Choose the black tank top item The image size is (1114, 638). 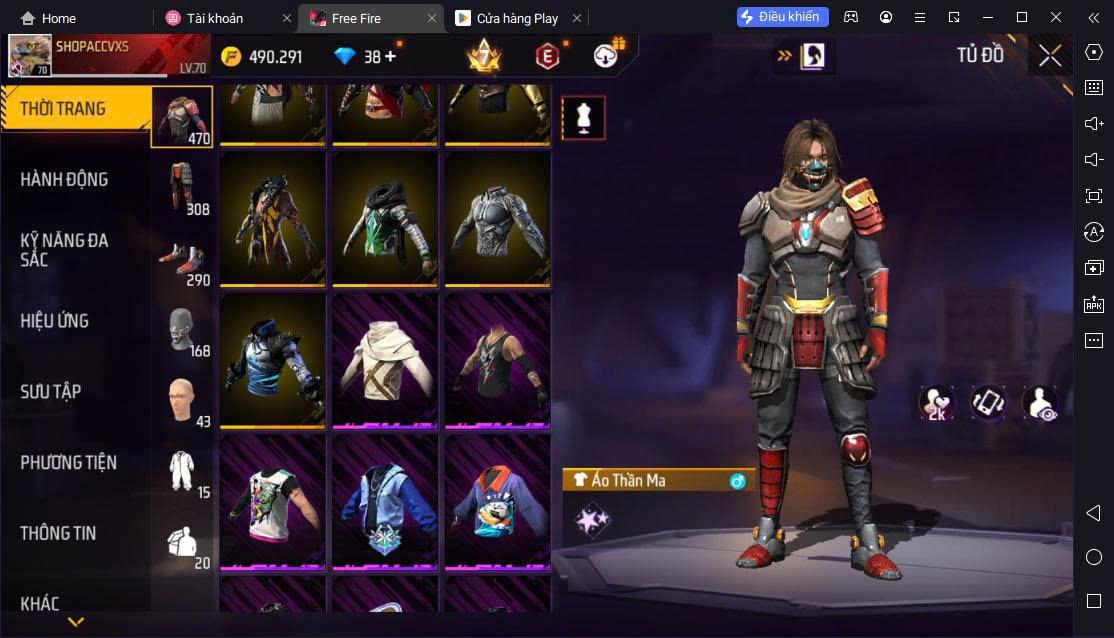(x=497, y=361)
